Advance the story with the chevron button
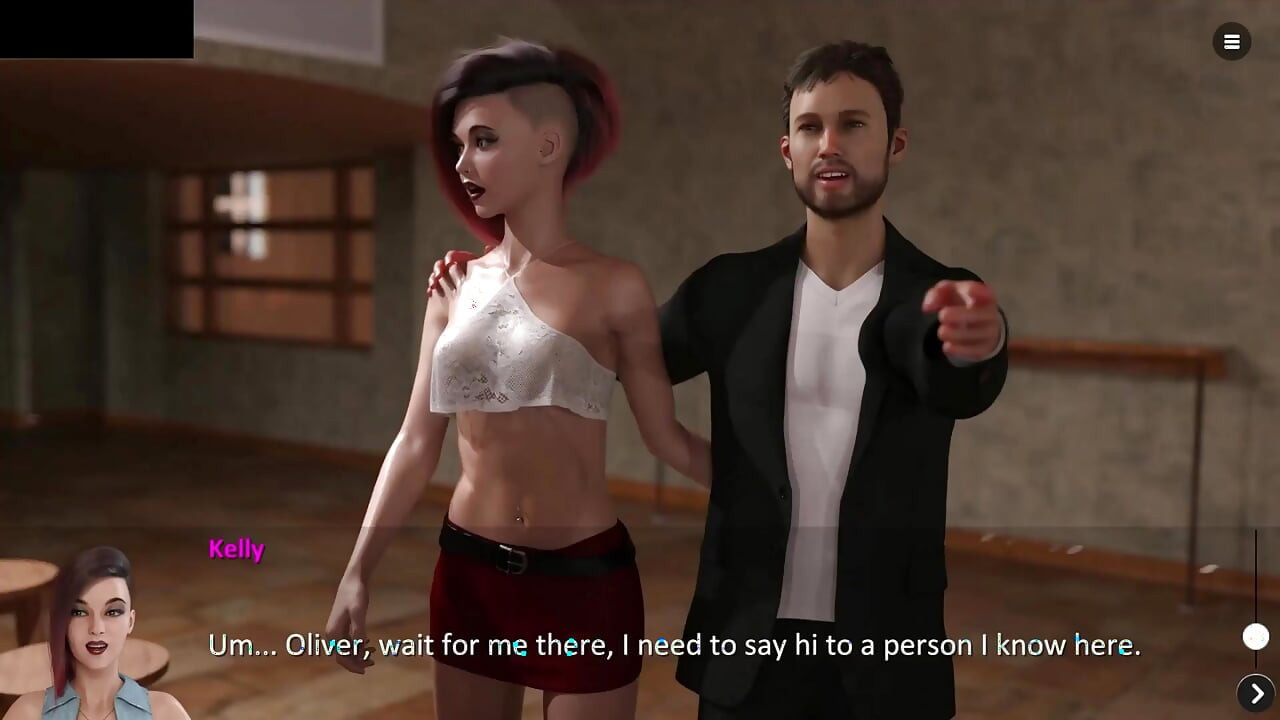Image resolution: width=1280 pixels, height=720 pixels. (x=1256, y=691)
